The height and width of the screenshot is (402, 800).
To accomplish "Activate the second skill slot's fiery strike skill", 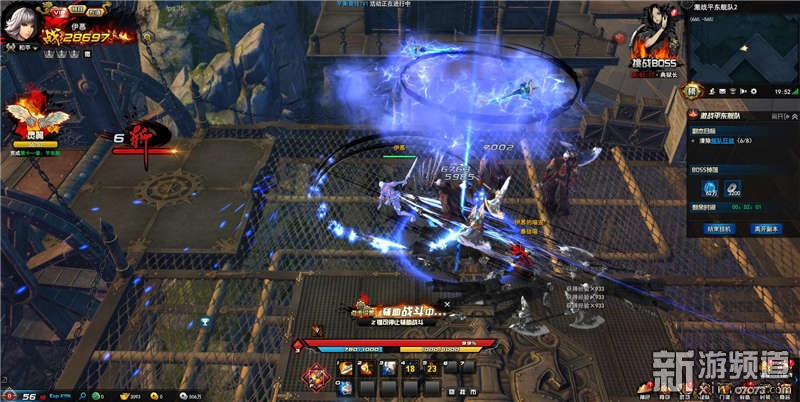I will (365, 368).
